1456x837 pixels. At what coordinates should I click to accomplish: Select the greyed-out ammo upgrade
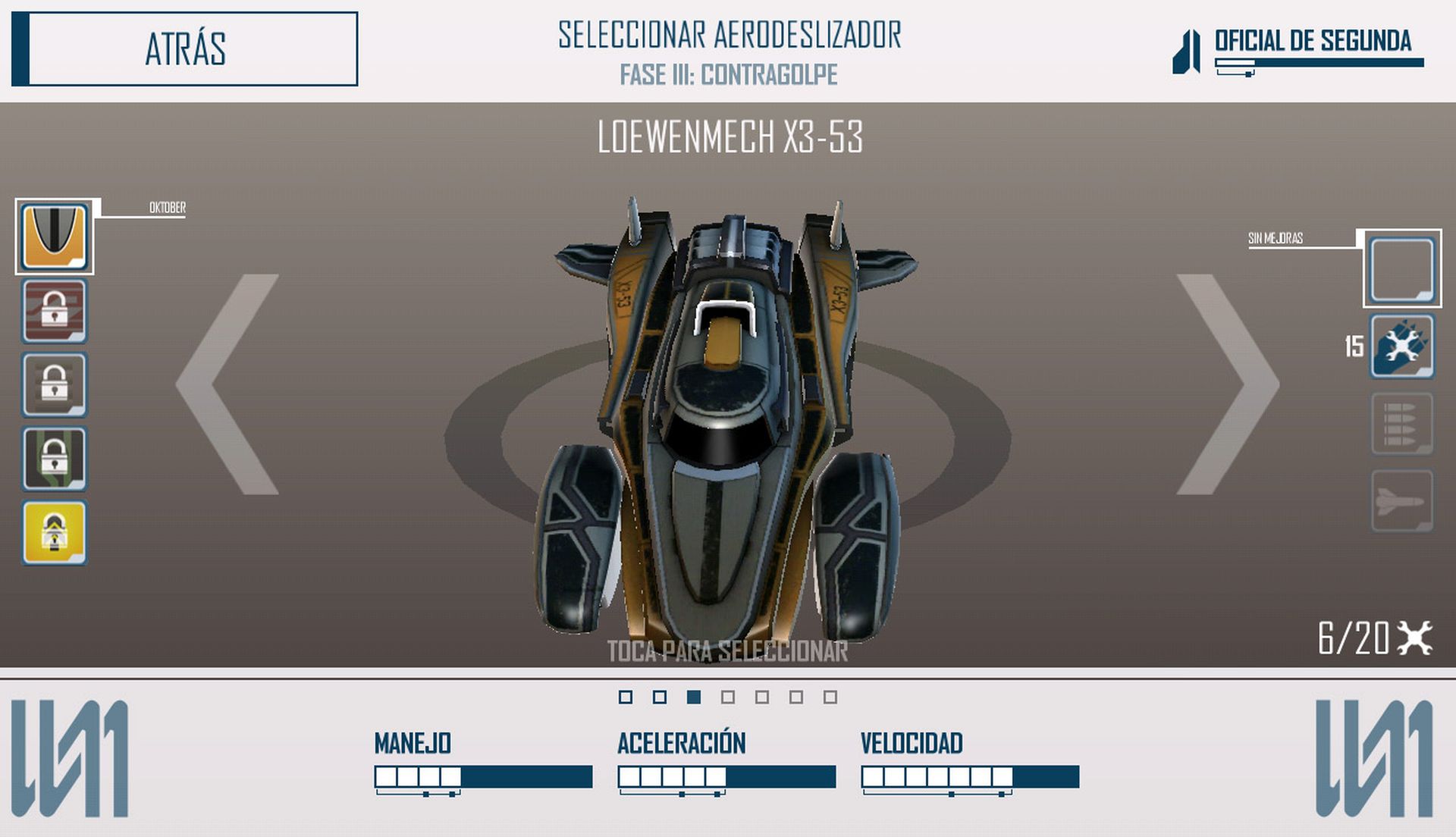1402,424
